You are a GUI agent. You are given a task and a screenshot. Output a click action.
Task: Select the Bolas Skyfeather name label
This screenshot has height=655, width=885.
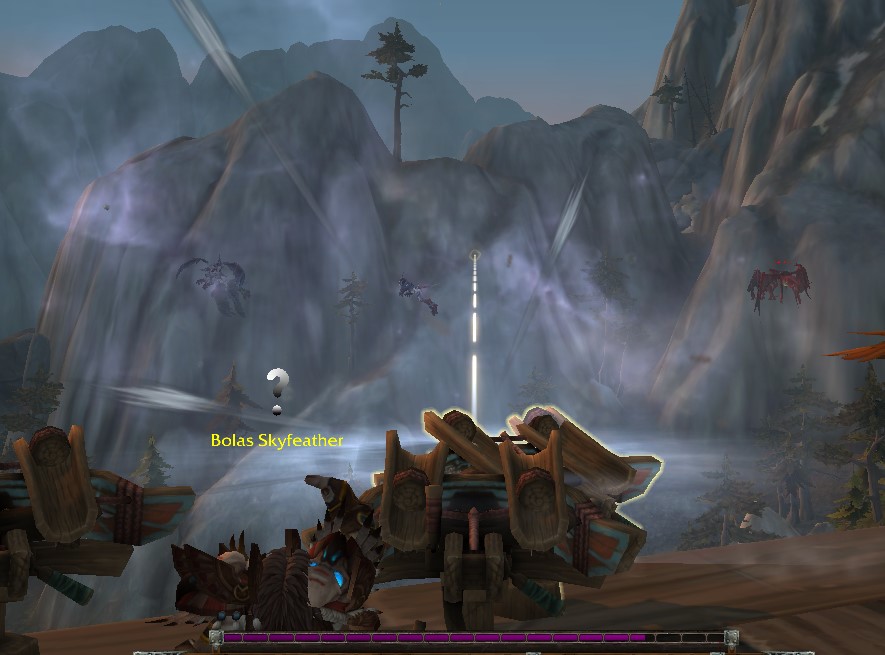[277, 440]
